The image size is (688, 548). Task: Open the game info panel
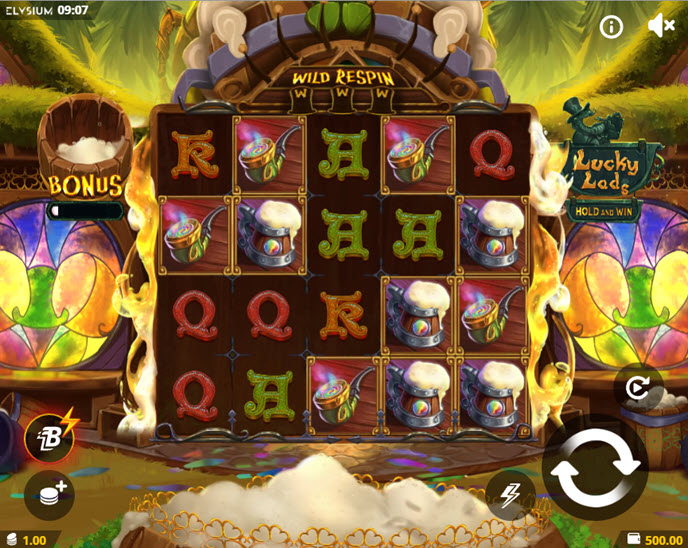tap(611, 27)
